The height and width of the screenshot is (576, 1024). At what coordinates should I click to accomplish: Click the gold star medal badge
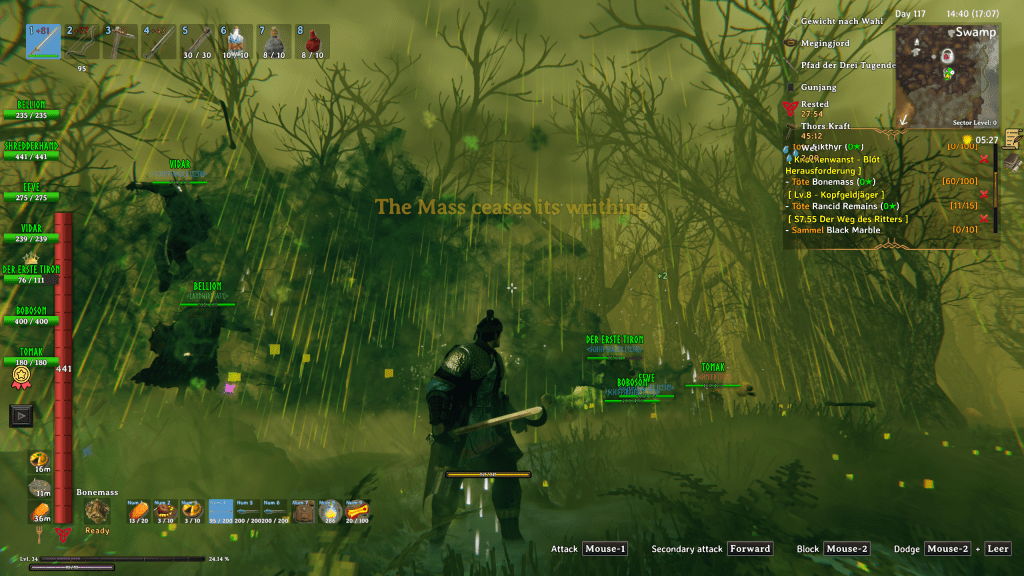[x=19, y=377]
